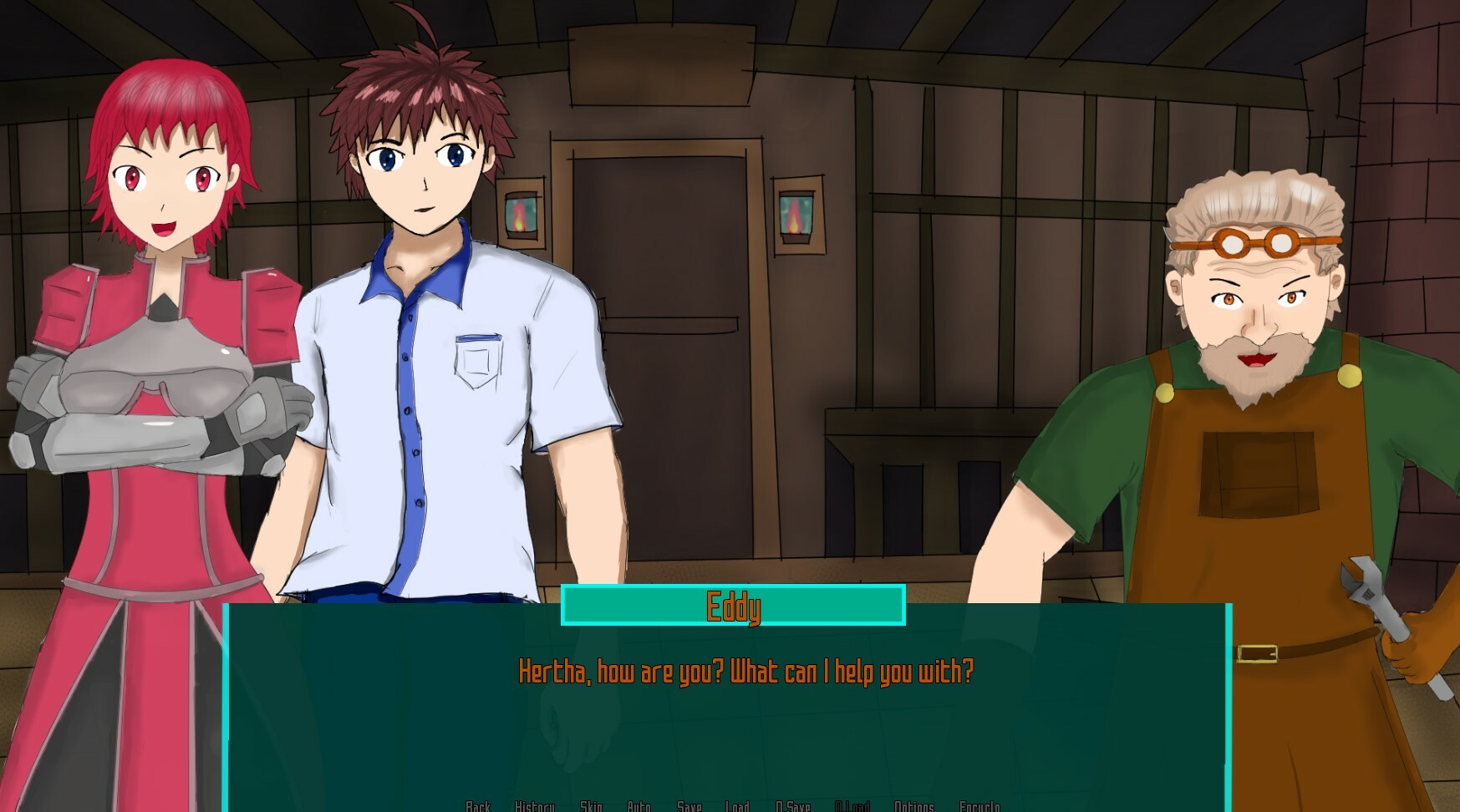This screenshot has width=1460, height=812.
Task: Click Back to rewind the dialogue
Action: (x=478, y=806)
